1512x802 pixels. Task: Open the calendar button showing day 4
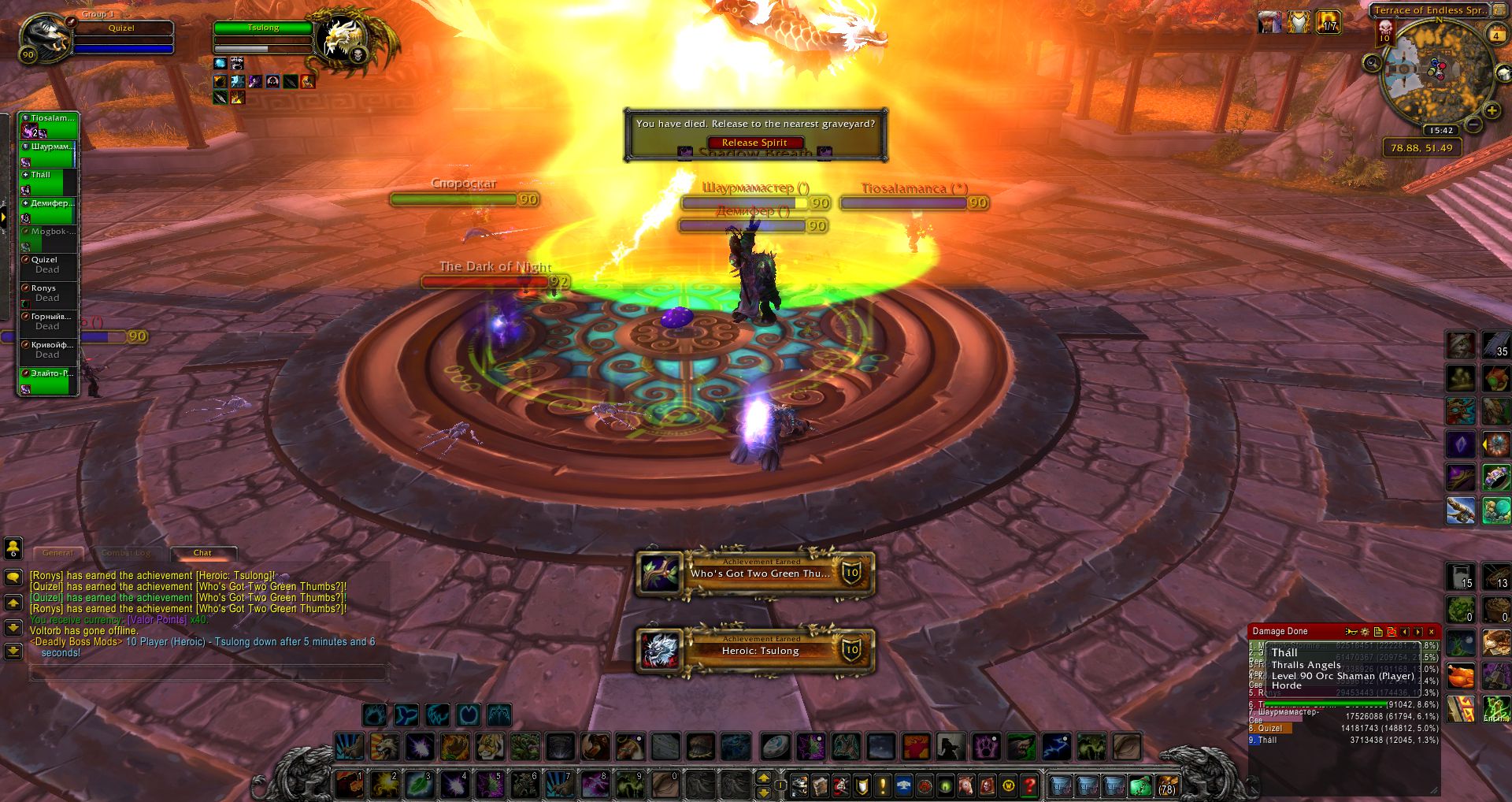point(1495,35)
